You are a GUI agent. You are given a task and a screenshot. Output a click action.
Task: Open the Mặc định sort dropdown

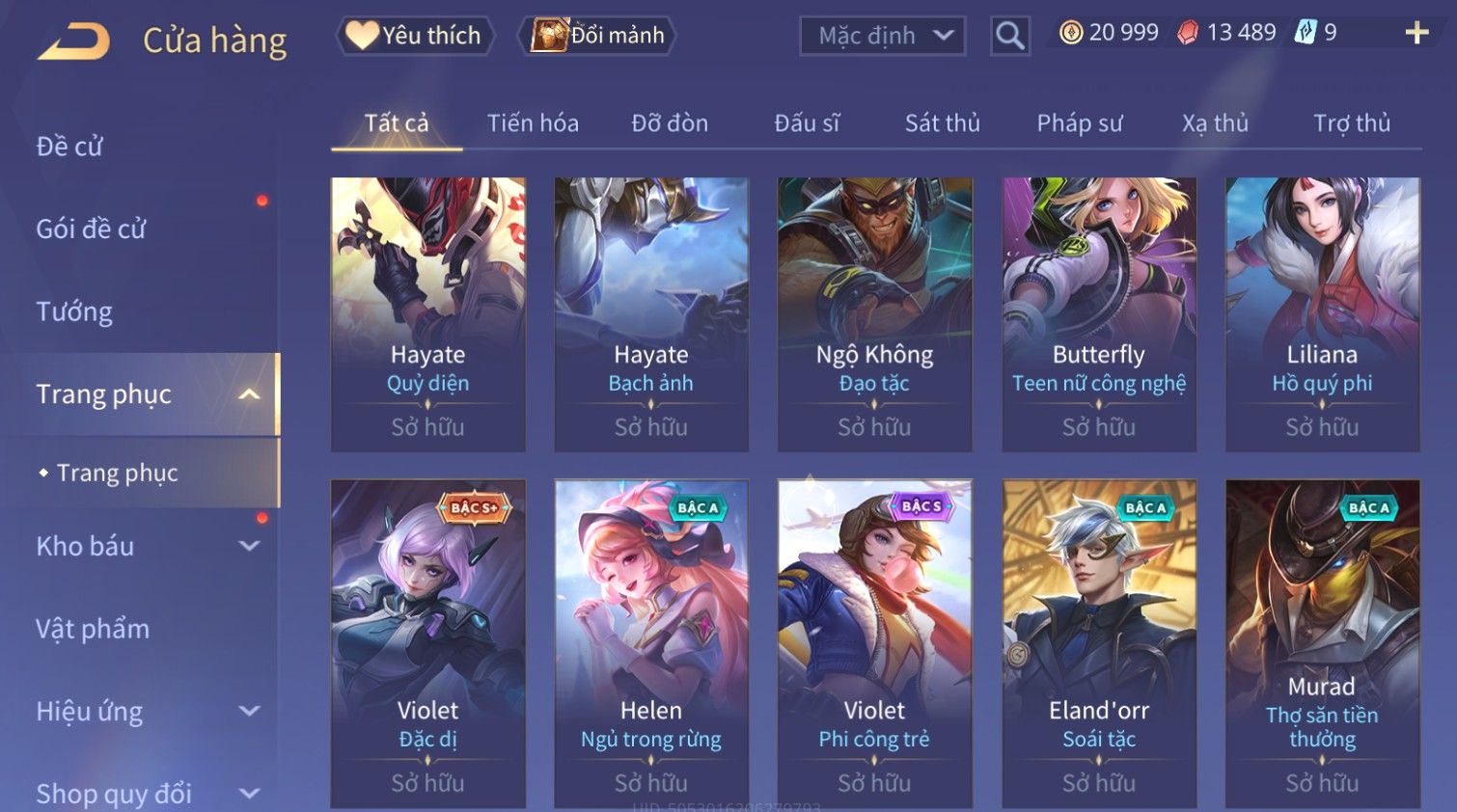tap(882, 37)
